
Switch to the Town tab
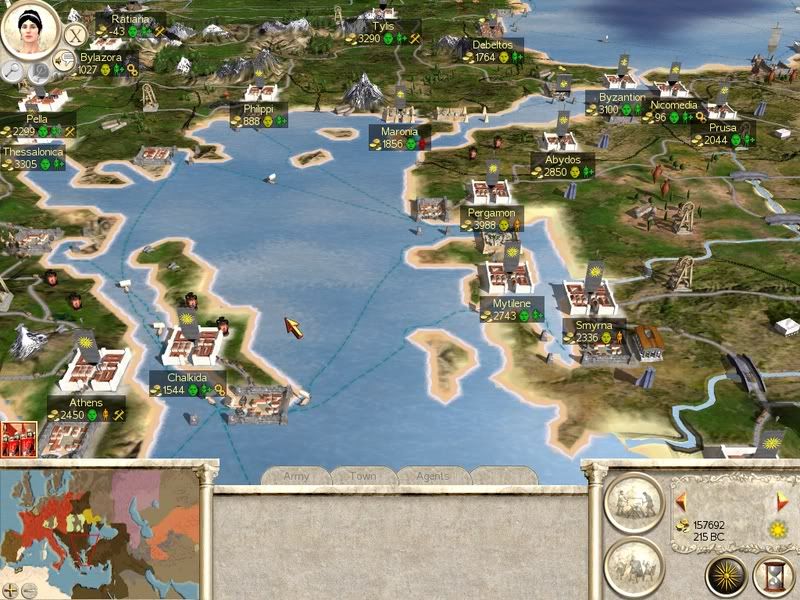tap(365, 476)
